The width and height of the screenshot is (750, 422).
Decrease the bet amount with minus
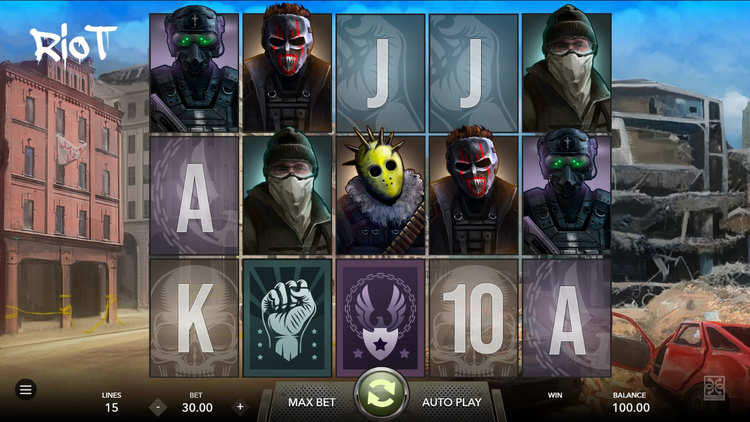click(x=158, y=407)
